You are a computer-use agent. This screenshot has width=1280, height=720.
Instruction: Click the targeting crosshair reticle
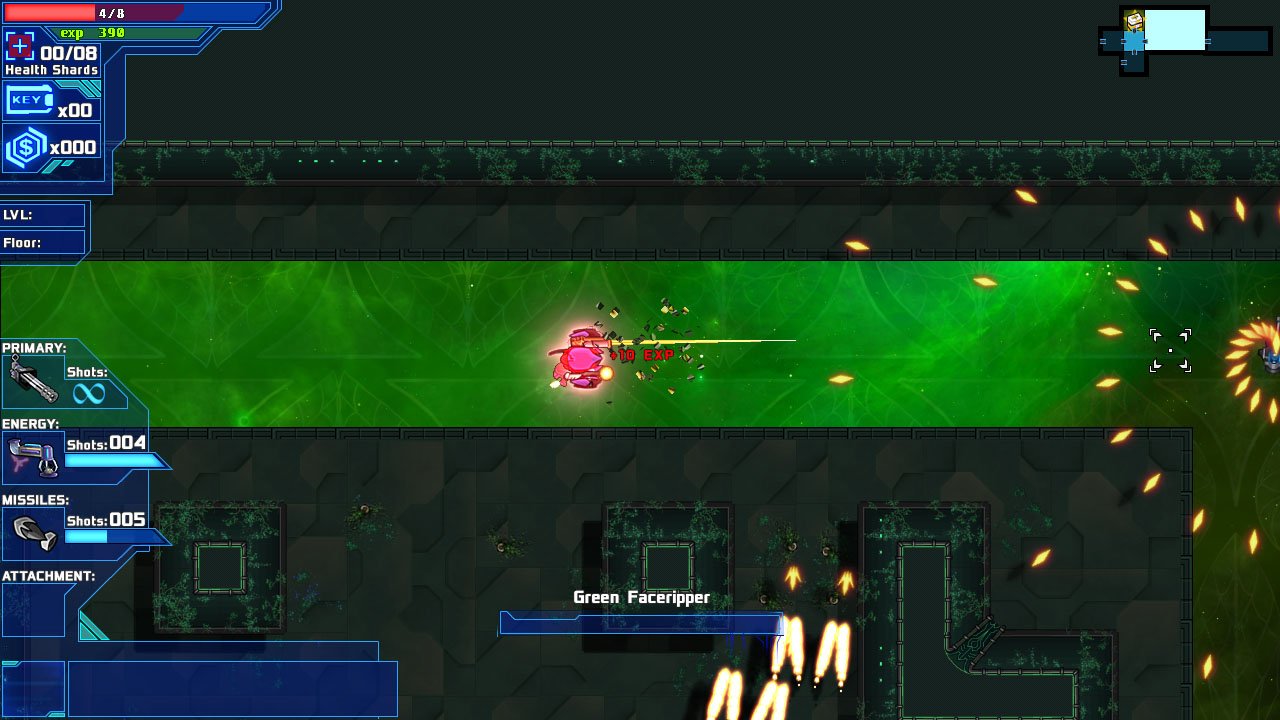coord(1170,350)
